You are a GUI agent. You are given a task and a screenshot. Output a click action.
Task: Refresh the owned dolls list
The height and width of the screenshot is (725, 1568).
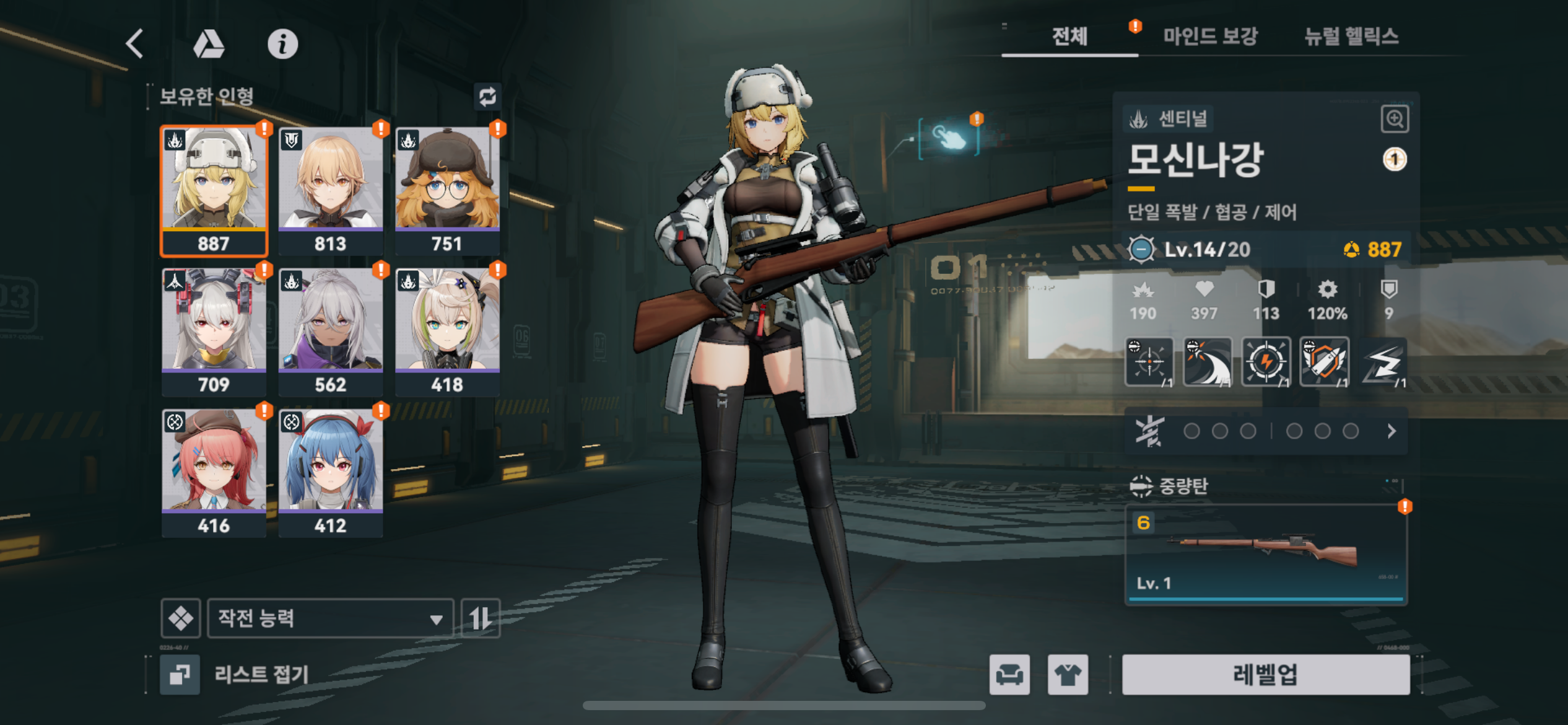[x=487, y=97]
